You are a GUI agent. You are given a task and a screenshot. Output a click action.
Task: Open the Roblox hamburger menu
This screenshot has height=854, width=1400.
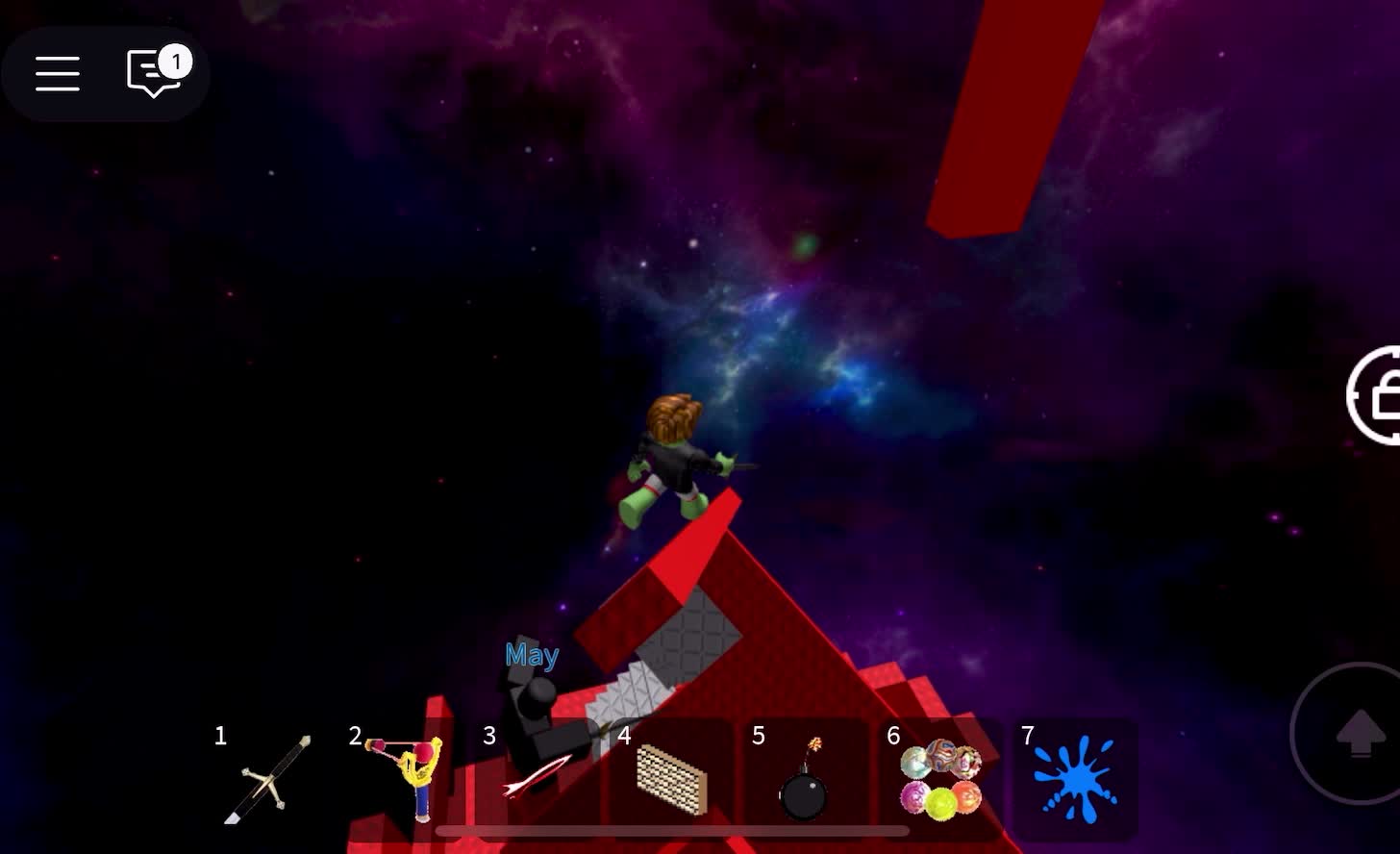[x=57, y=74]
